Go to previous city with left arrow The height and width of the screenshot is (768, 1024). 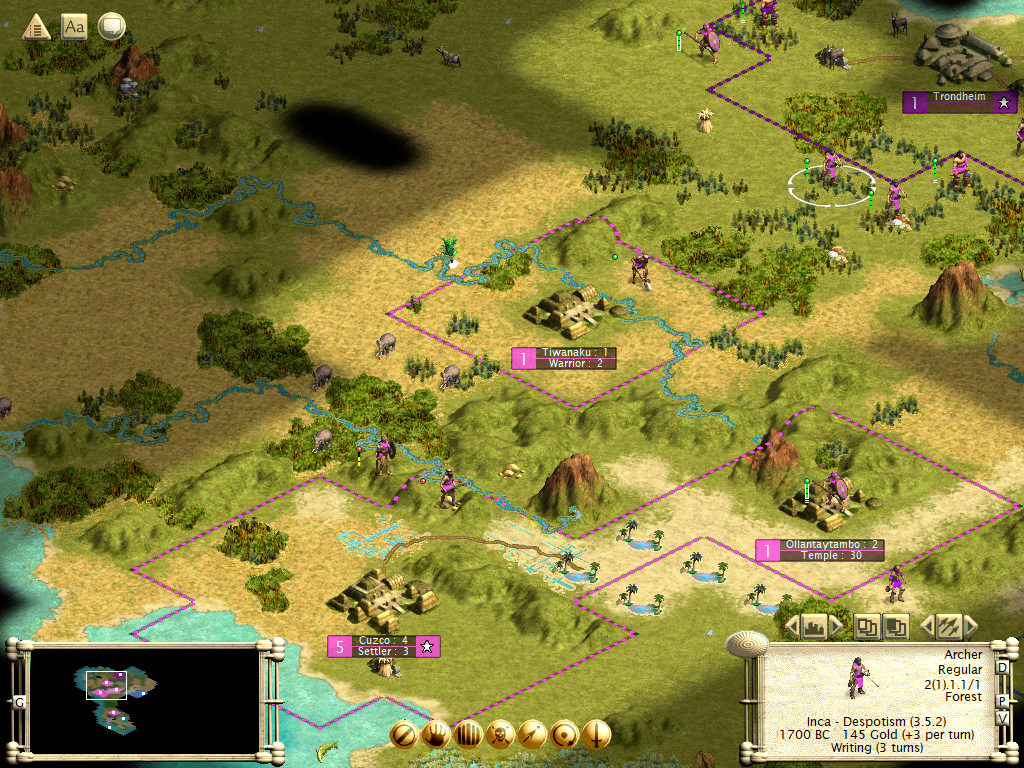pos(790,627)
